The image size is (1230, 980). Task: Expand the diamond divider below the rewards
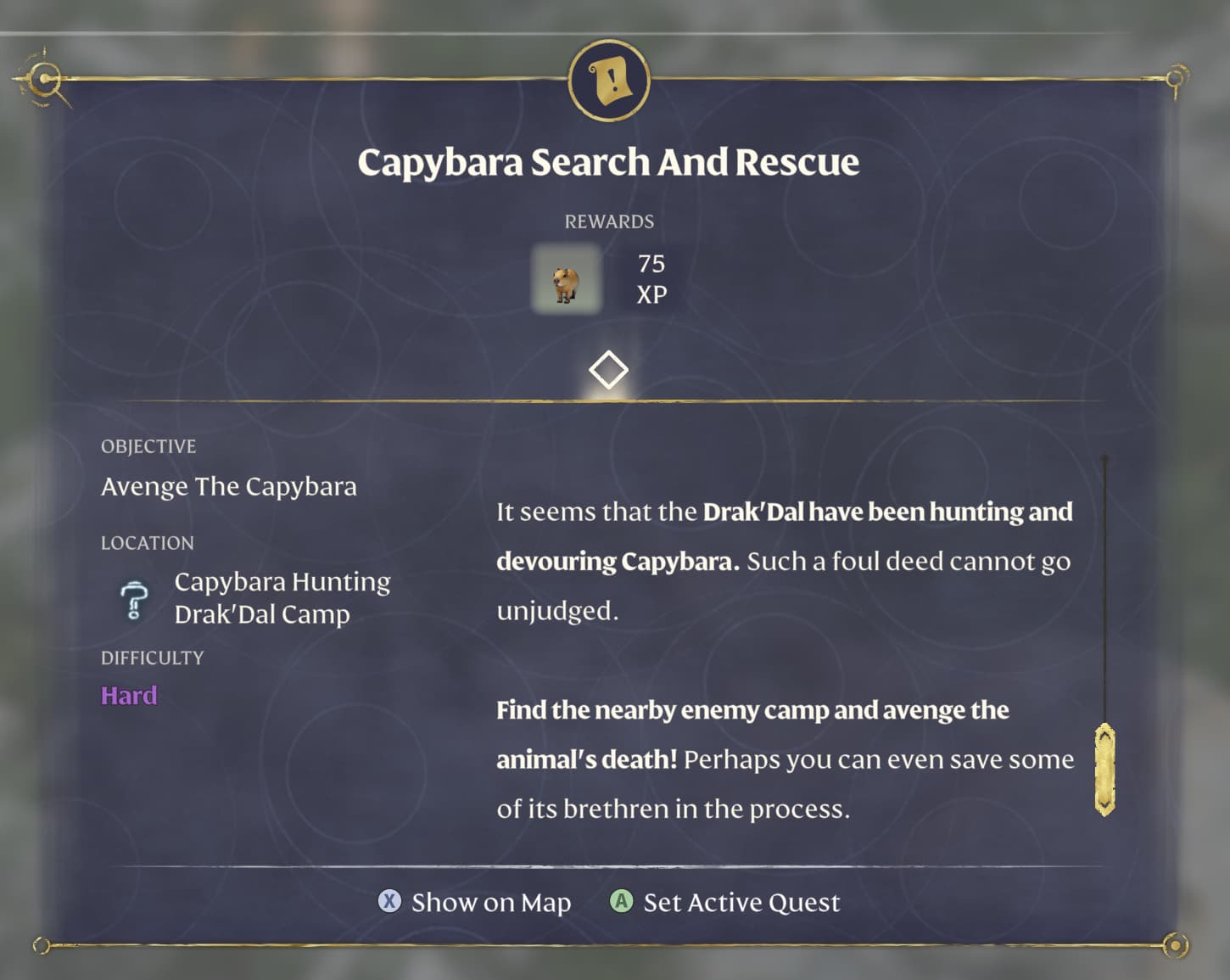coord(609,368)
